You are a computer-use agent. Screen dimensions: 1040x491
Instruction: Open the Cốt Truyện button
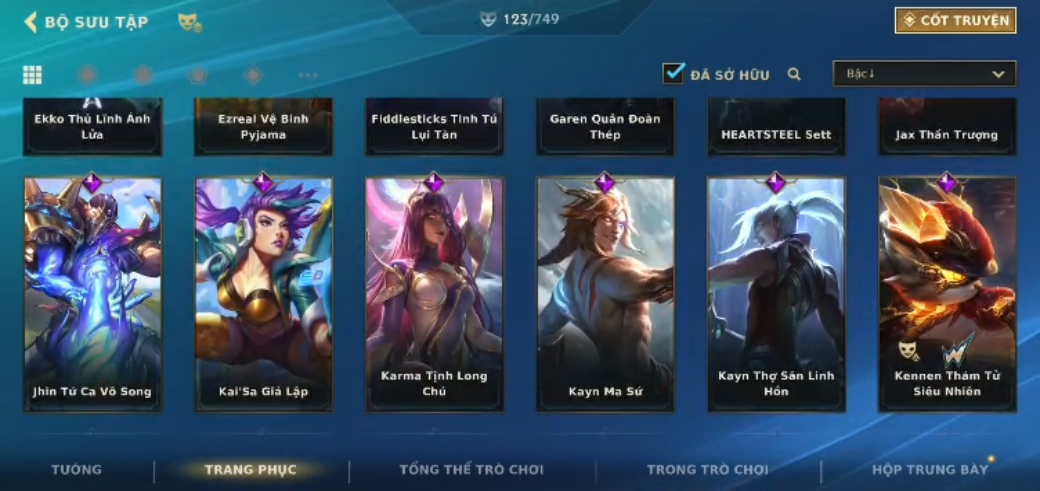click(x=955, y=20)
